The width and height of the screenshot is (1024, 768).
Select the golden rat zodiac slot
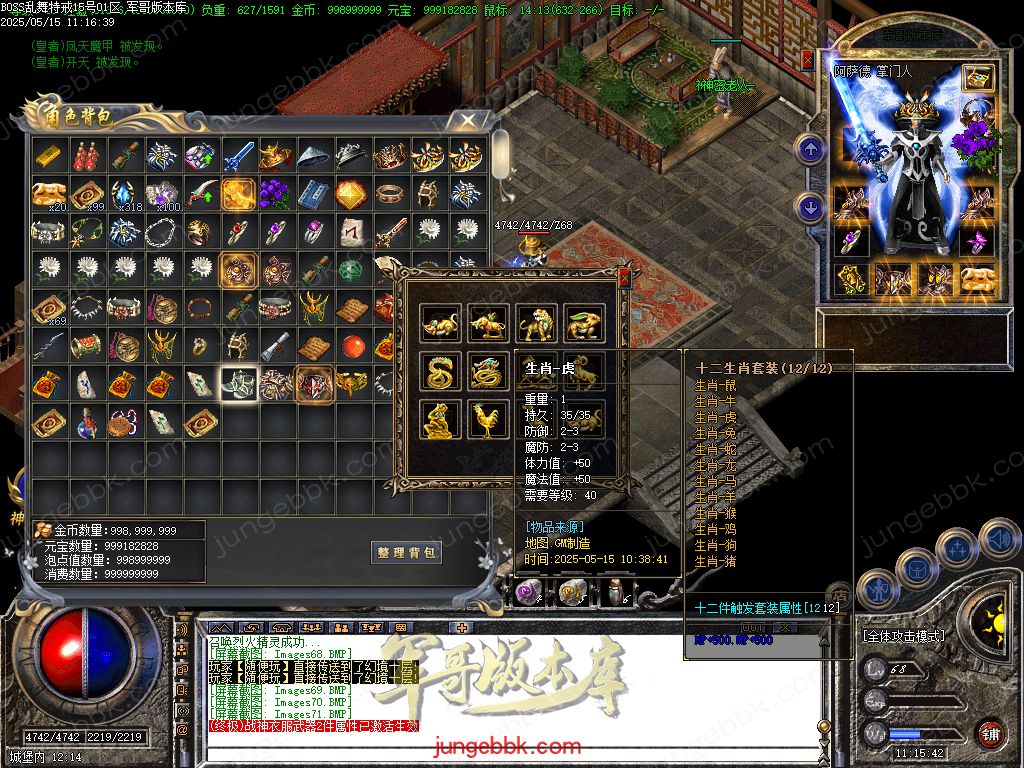tap(440, 323)
